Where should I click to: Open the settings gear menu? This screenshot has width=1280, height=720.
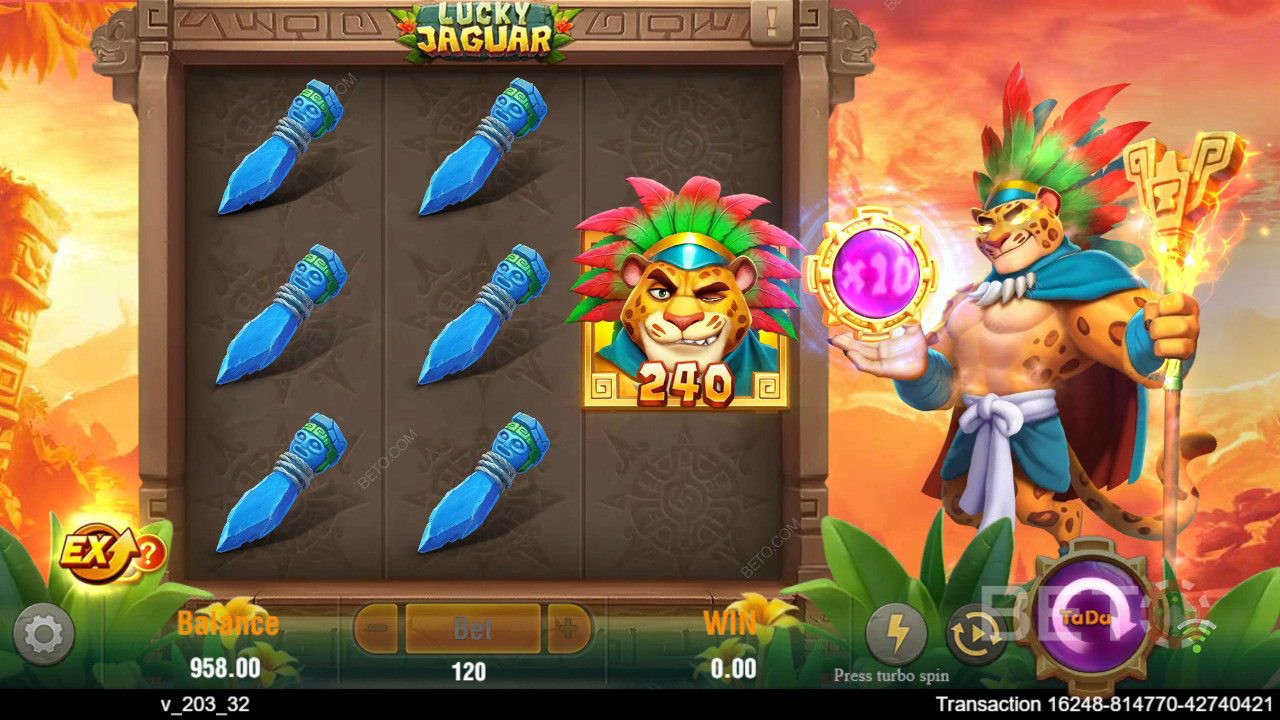tap(43, 634)
